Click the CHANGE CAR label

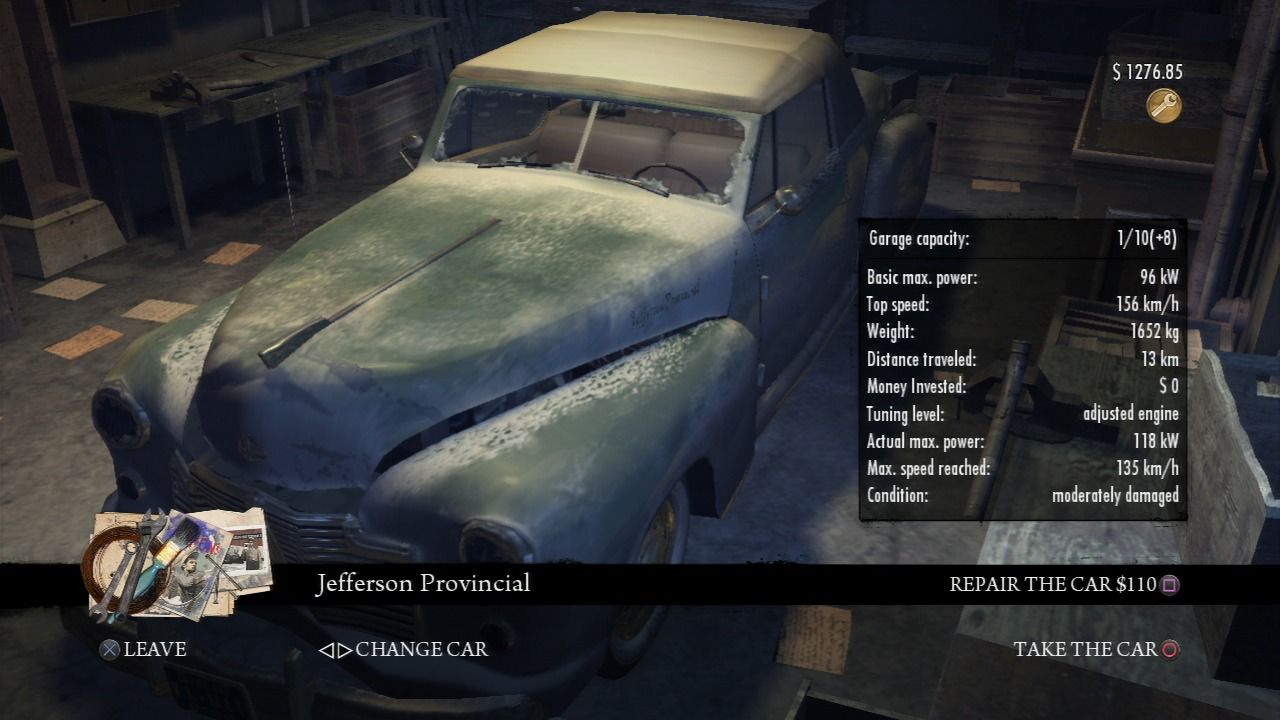pos(420,648)
